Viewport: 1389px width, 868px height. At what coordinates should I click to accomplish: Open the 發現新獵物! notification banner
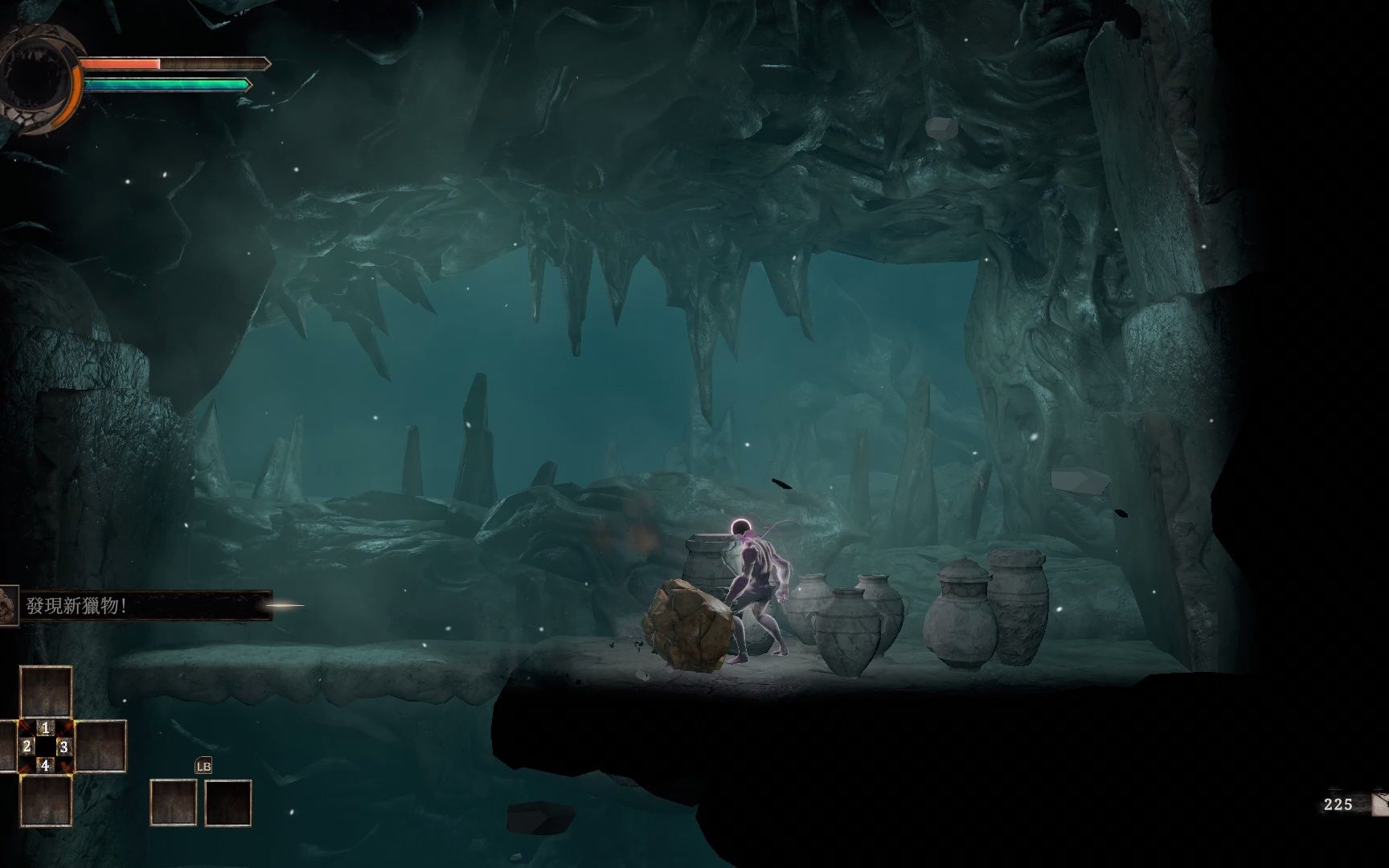click(137, 606)
